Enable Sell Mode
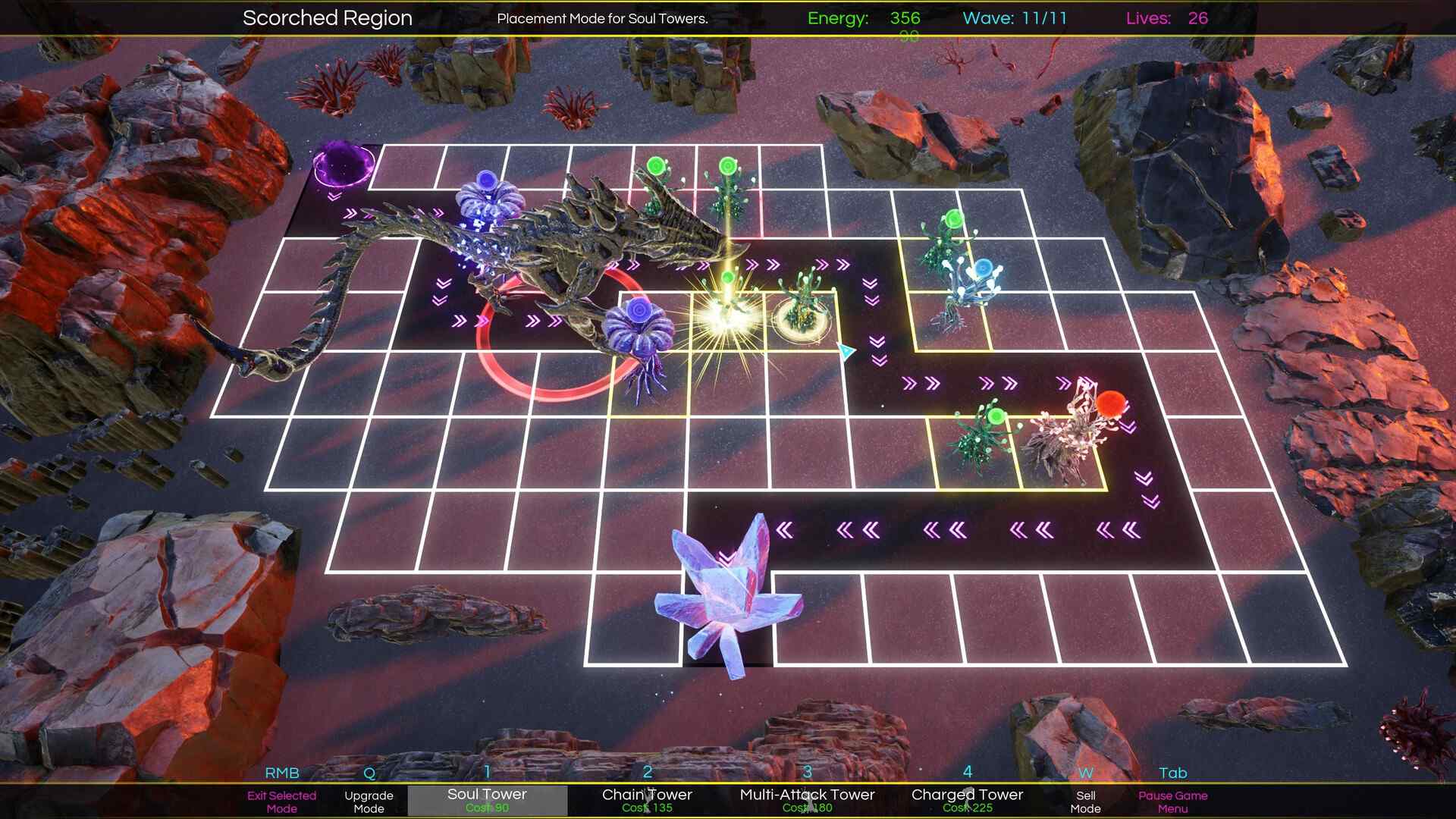This screenshot has width=1456, height=819. 1086,802
